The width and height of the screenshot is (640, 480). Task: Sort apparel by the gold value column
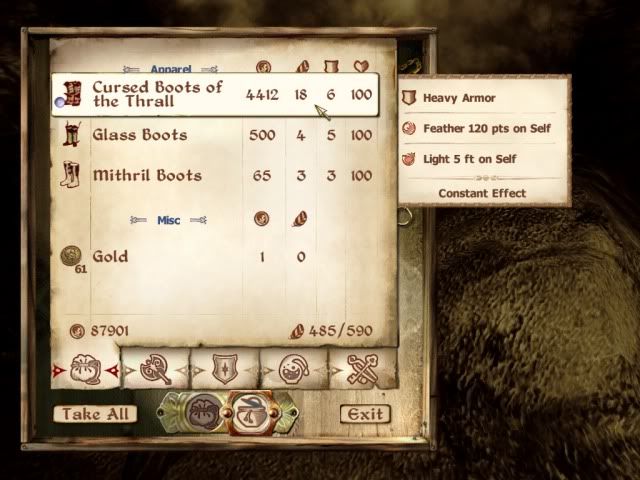[x=263, y=67]
